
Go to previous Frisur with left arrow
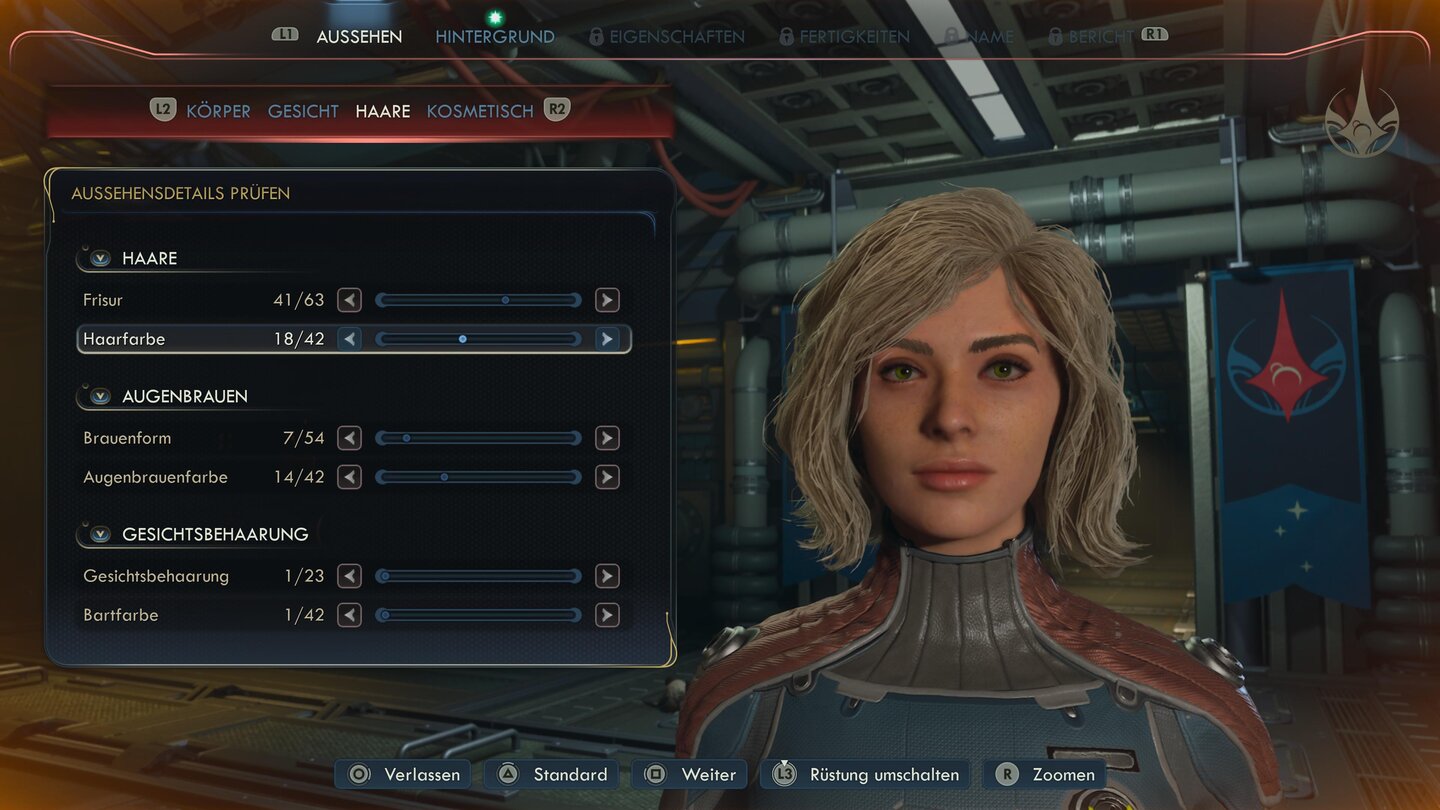click(349, 300)
